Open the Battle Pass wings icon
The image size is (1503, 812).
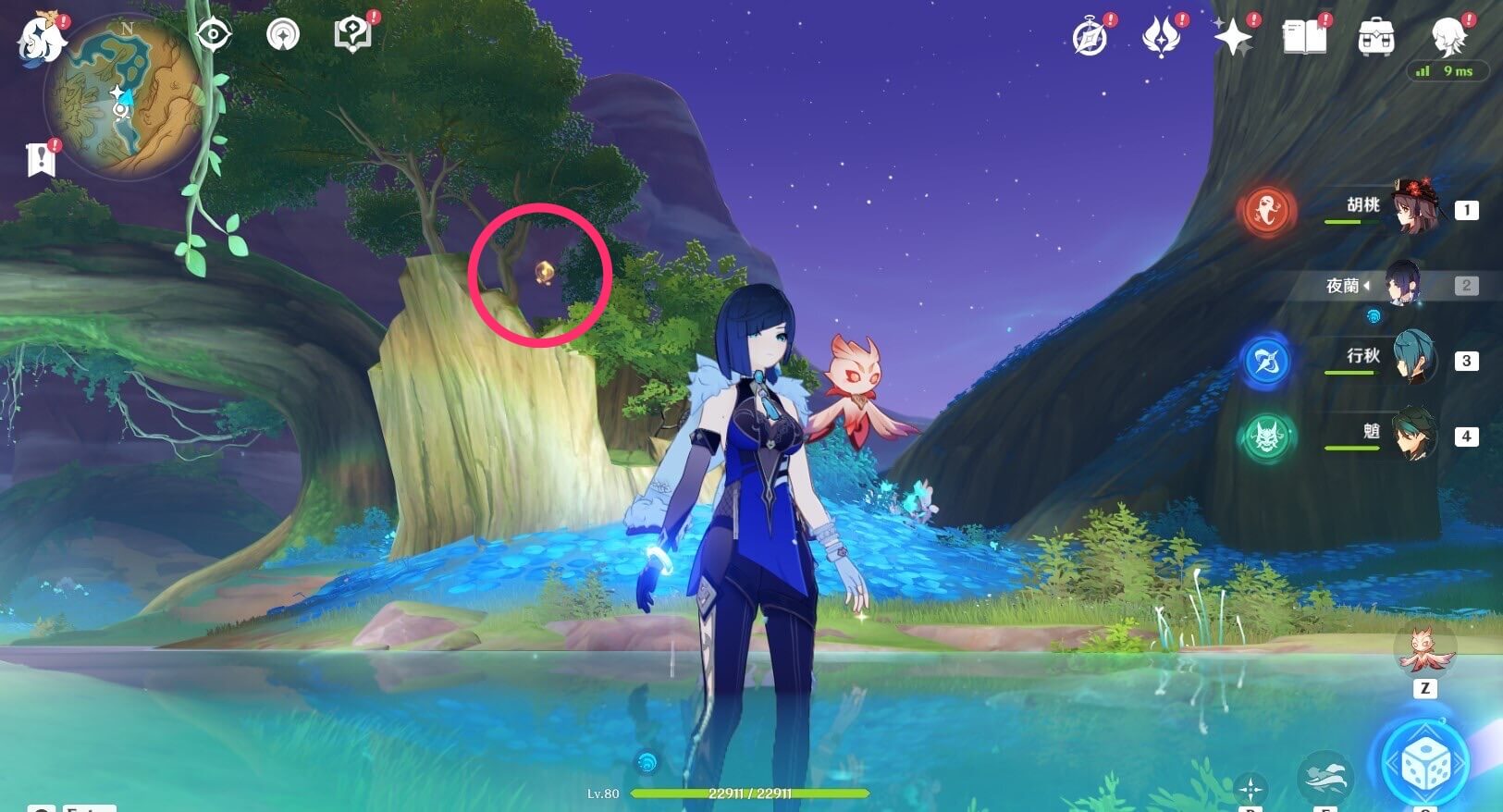(x=1163, y=37)
